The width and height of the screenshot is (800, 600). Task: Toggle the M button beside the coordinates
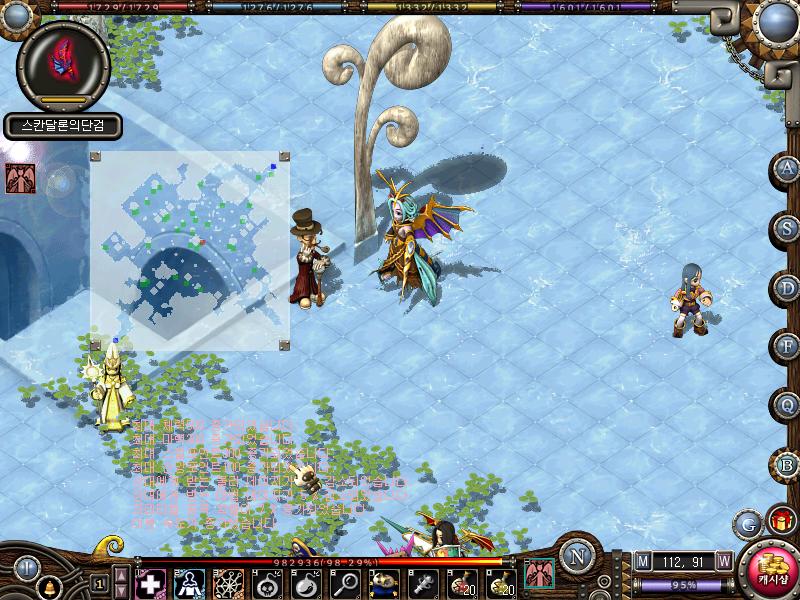point(642,560)
